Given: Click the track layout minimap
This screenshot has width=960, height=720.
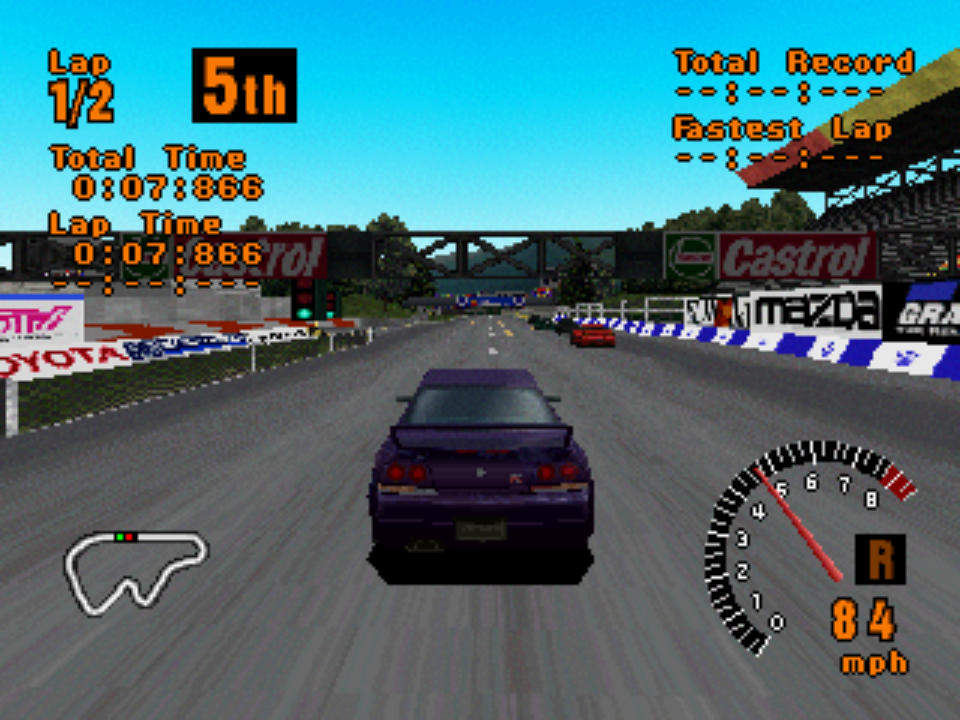Looking at the screenshot, I should pyautogui.click(x=135, y=570).
